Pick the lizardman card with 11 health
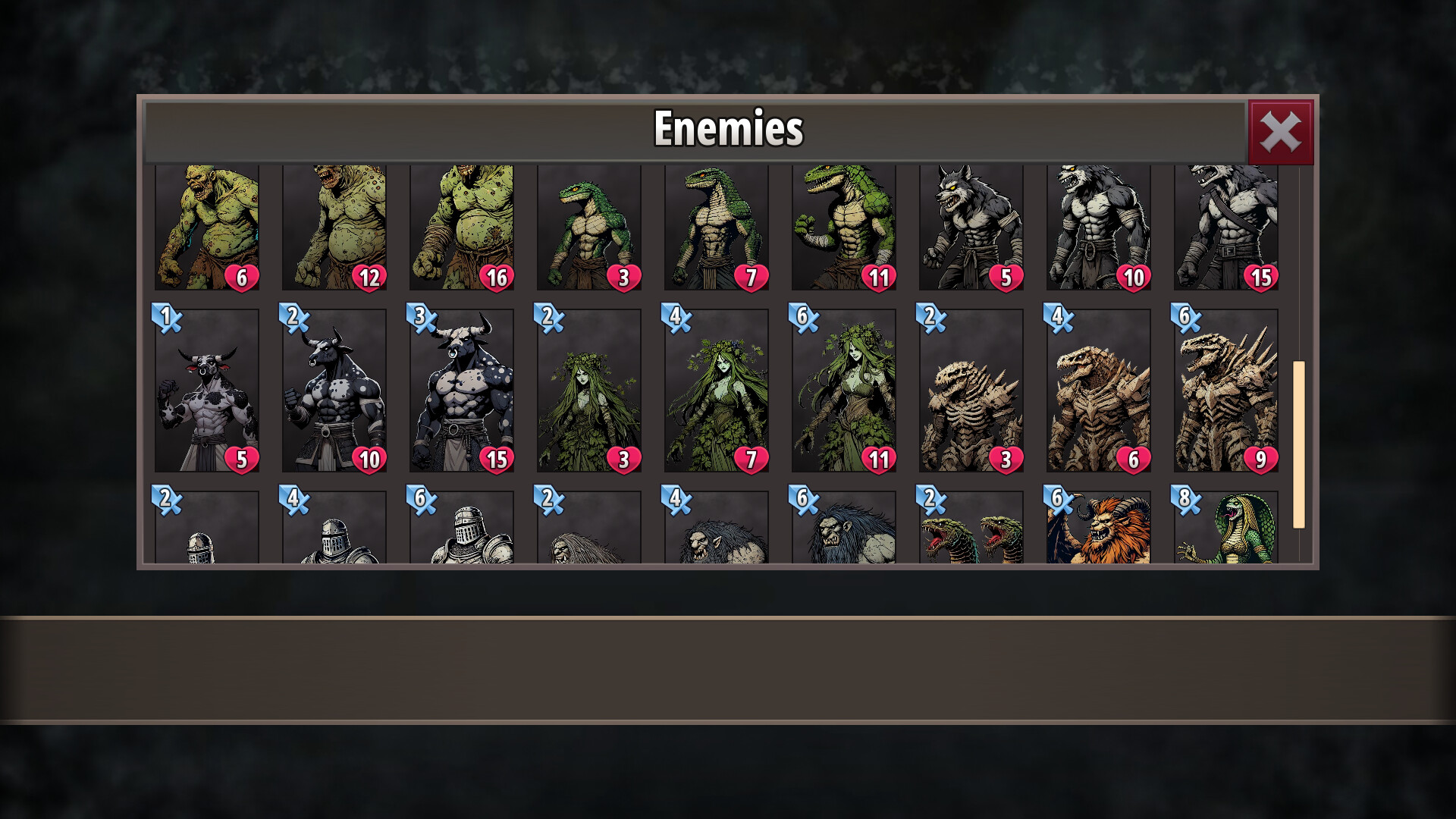 coord(844,227)
